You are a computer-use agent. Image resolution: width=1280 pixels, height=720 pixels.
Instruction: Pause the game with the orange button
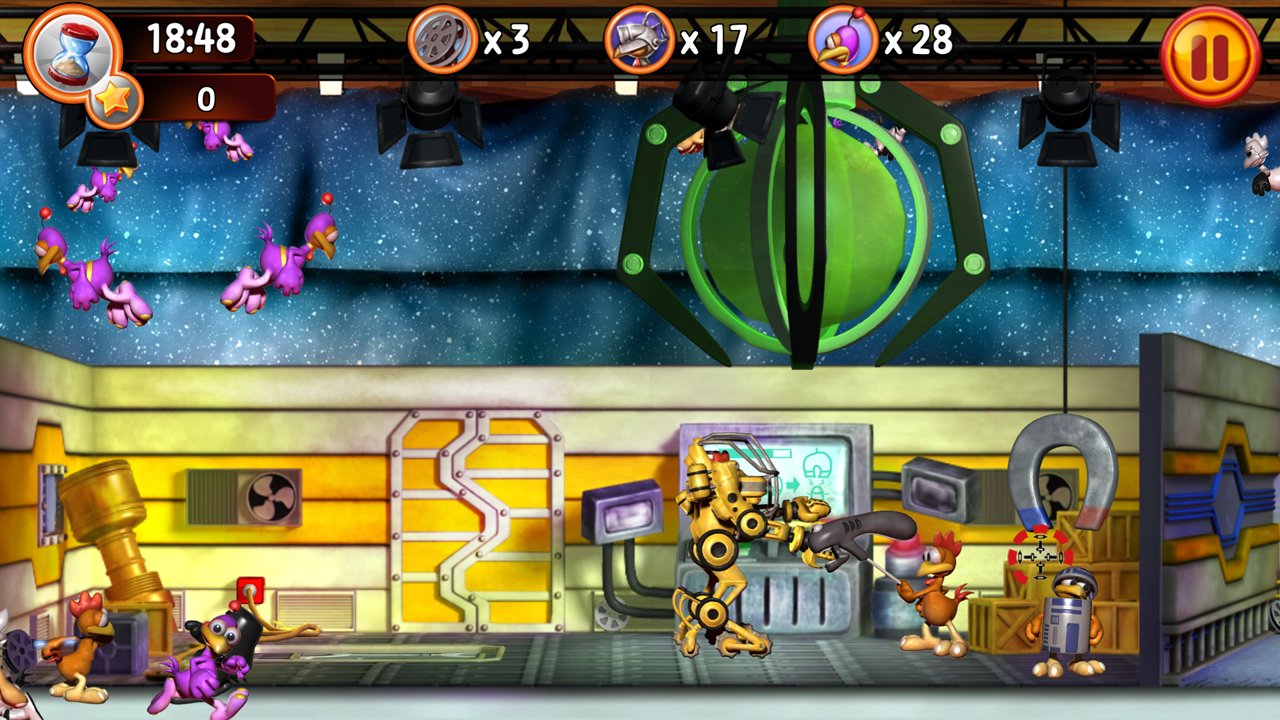pos(1211,55)
